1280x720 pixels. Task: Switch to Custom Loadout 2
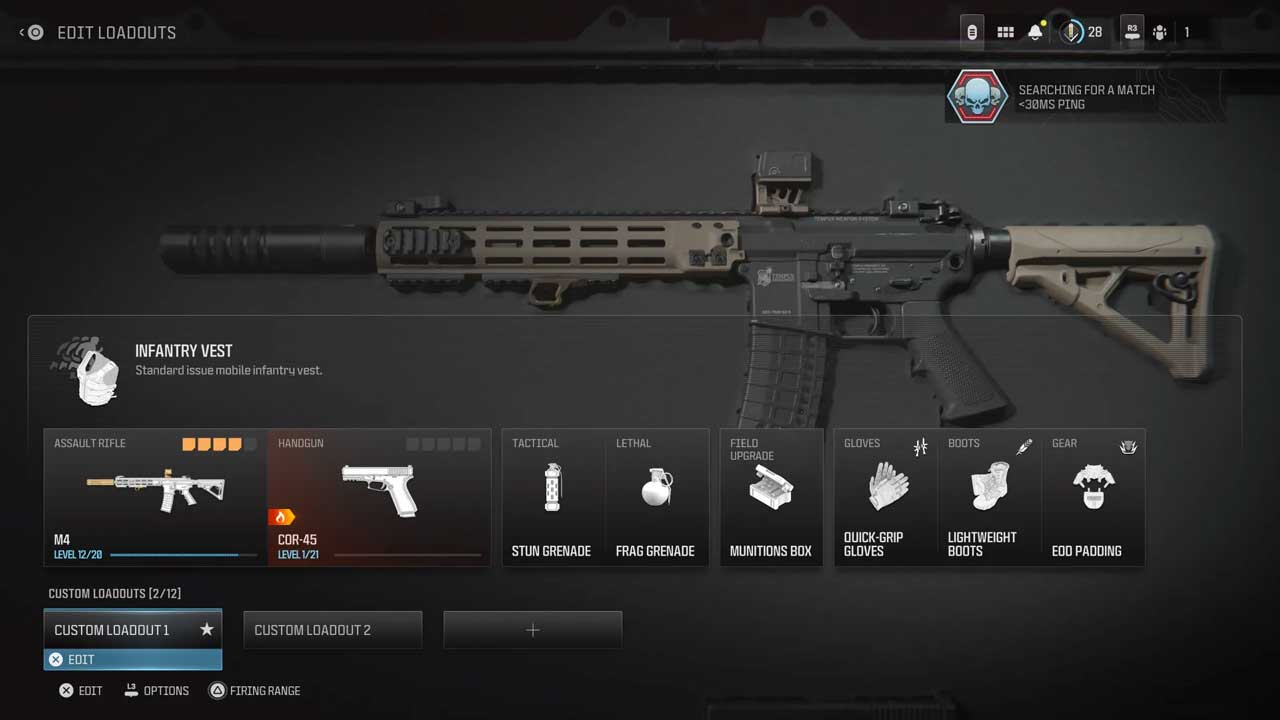(332, 630)
